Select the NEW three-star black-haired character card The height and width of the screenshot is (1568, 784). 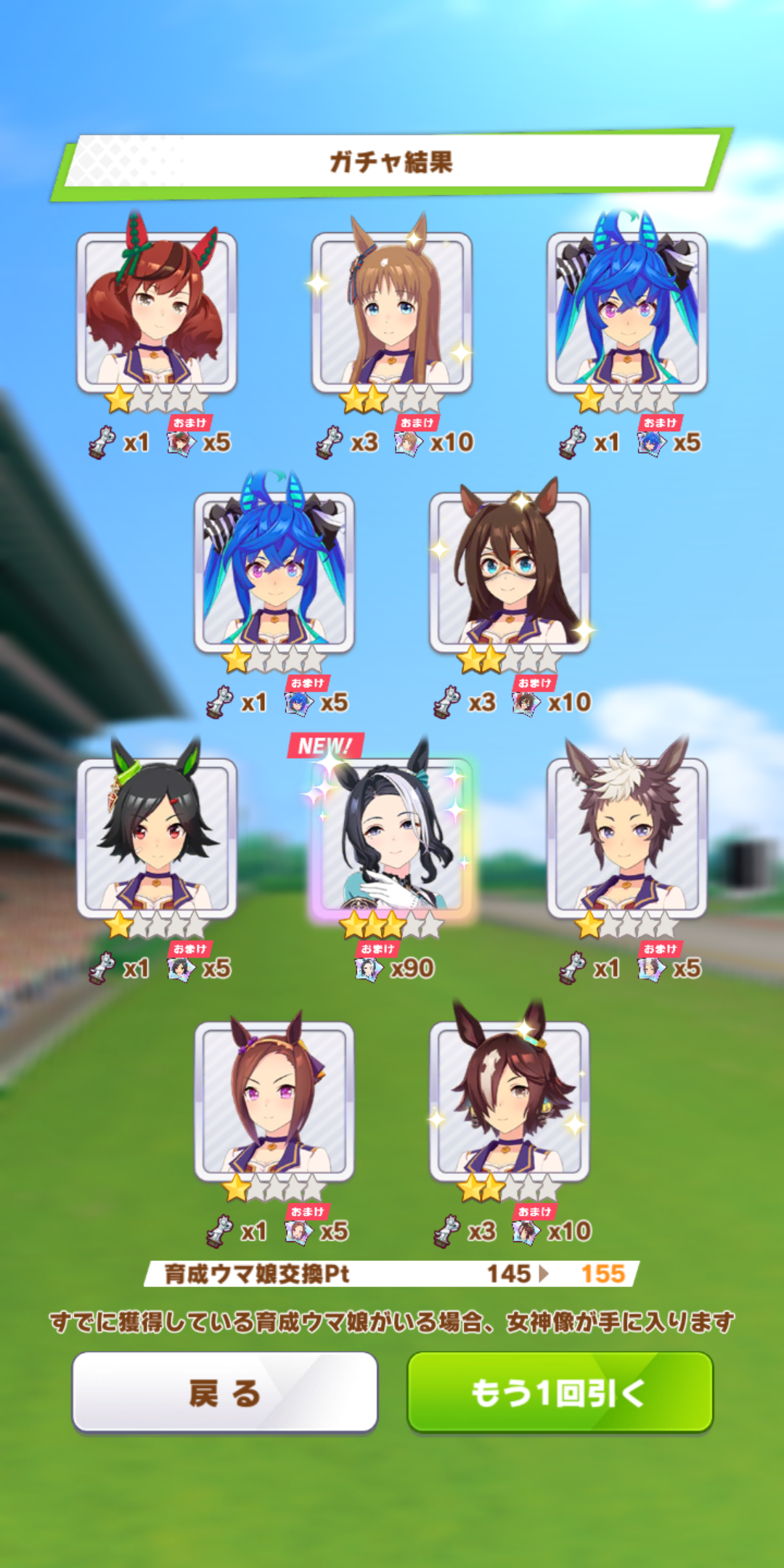tap(392, 835)
